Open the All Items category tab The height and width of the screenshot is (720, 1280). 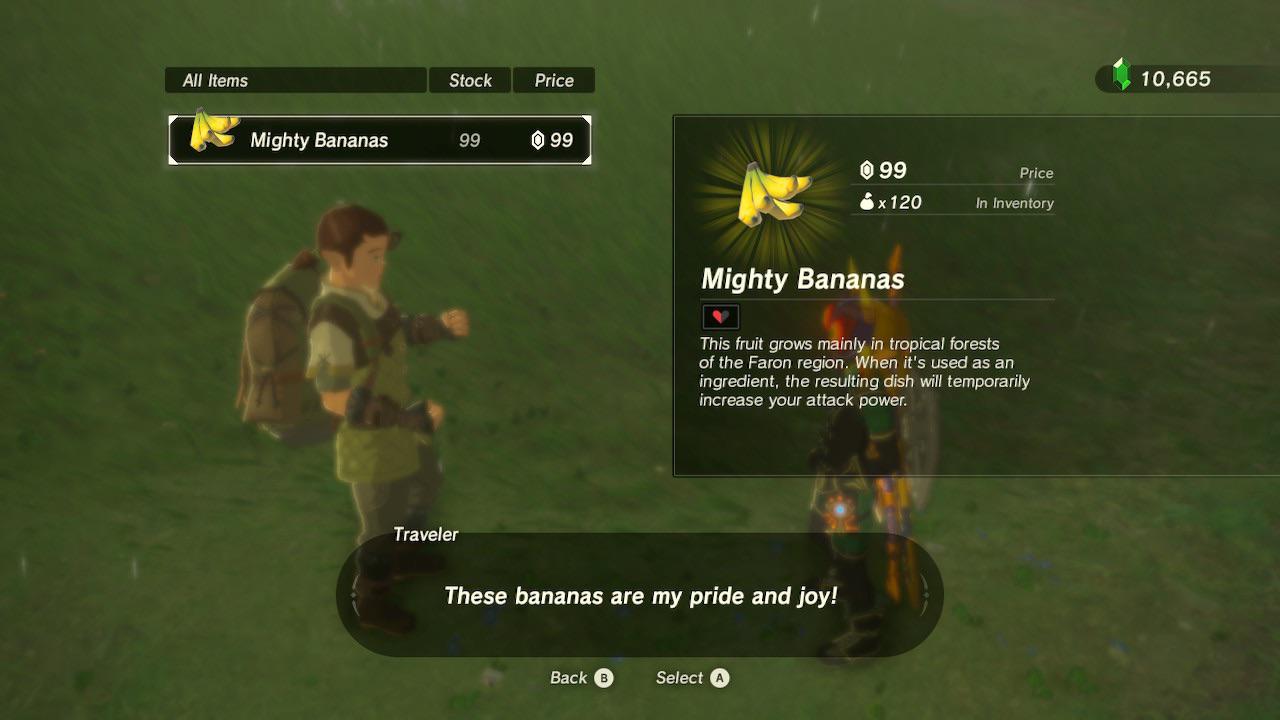(295, 80)
